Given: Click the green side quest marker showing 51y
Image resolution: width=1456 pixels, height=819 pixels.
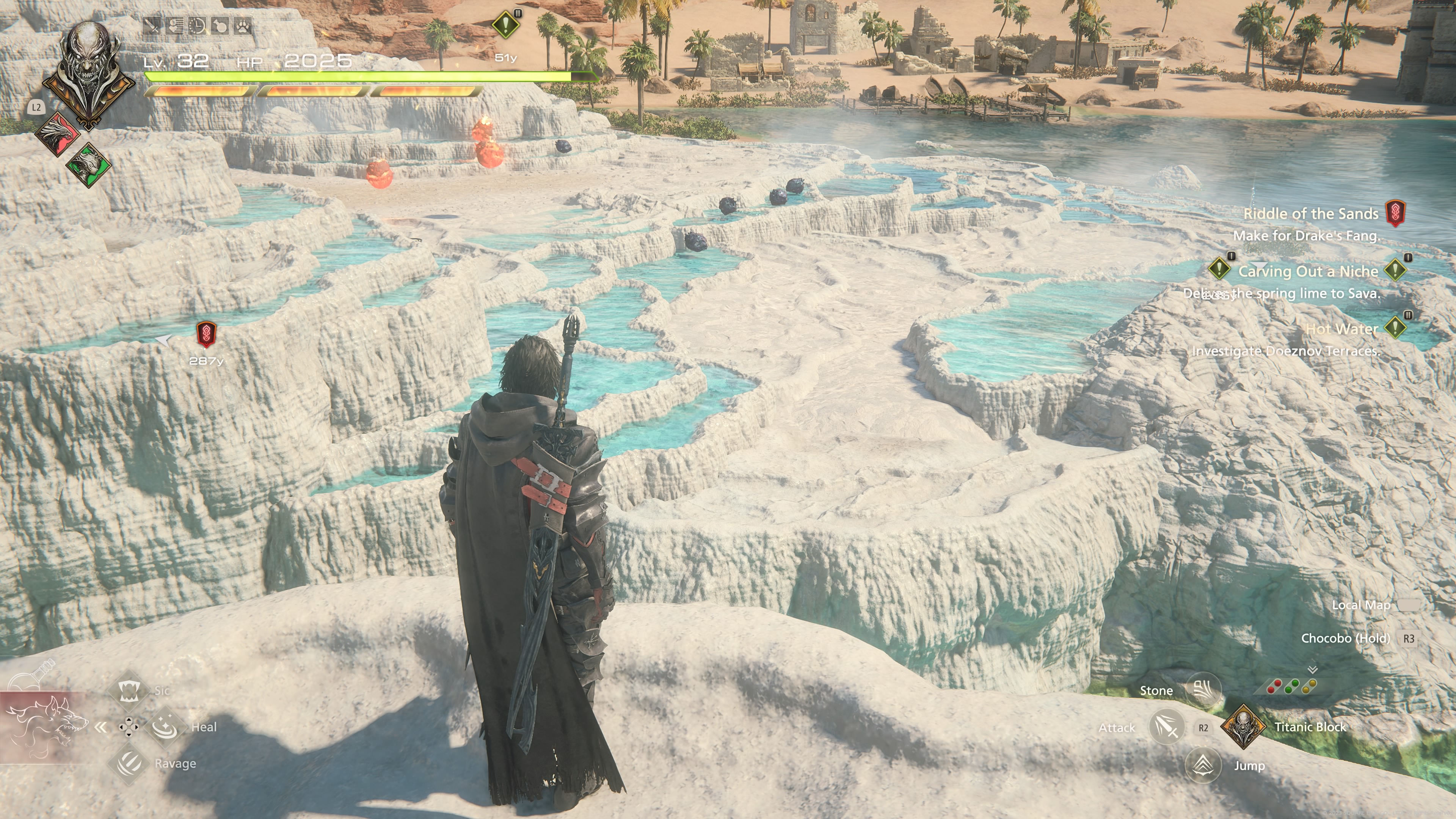Looking at the screenshot, I should tap(505, 25).
